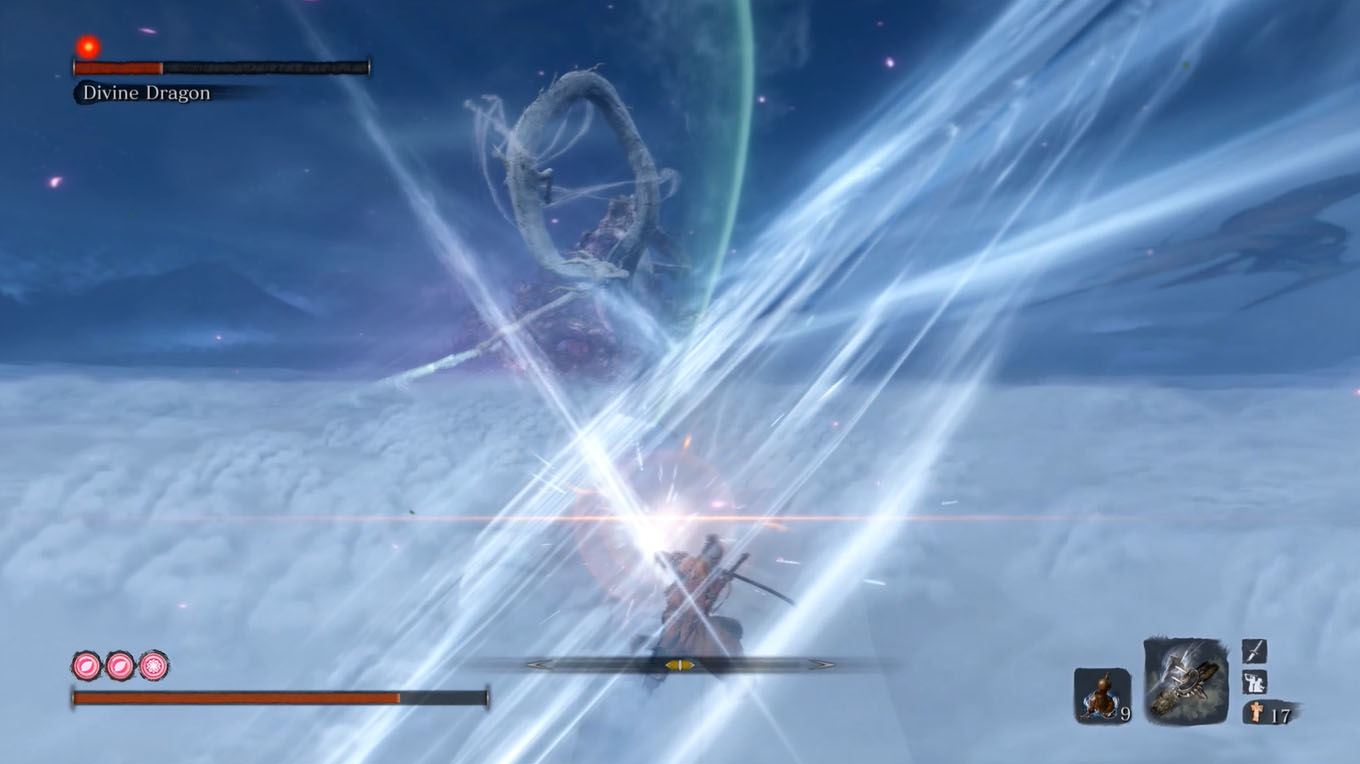The width and height of the screenshot is (1360, 764).
Task: Click the player character Wolf
Action: click(x=693, y=590)
